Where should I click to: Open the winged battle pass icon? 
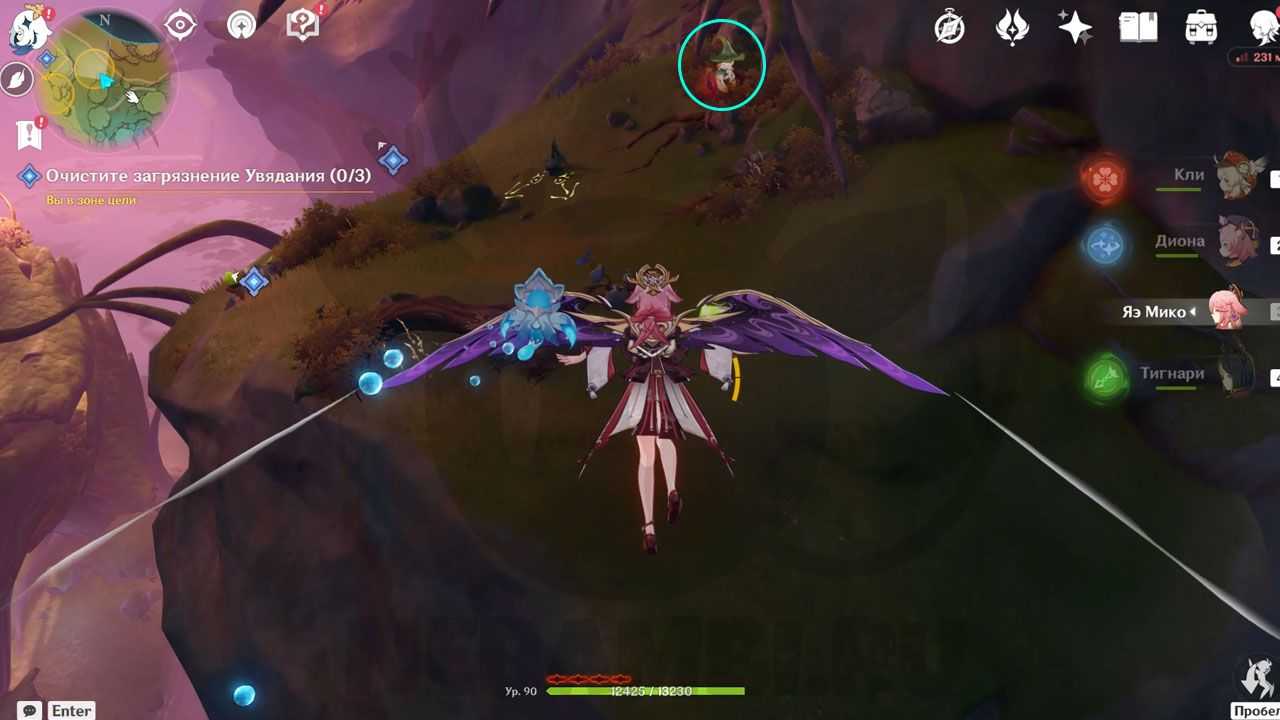click(1012, 28)
